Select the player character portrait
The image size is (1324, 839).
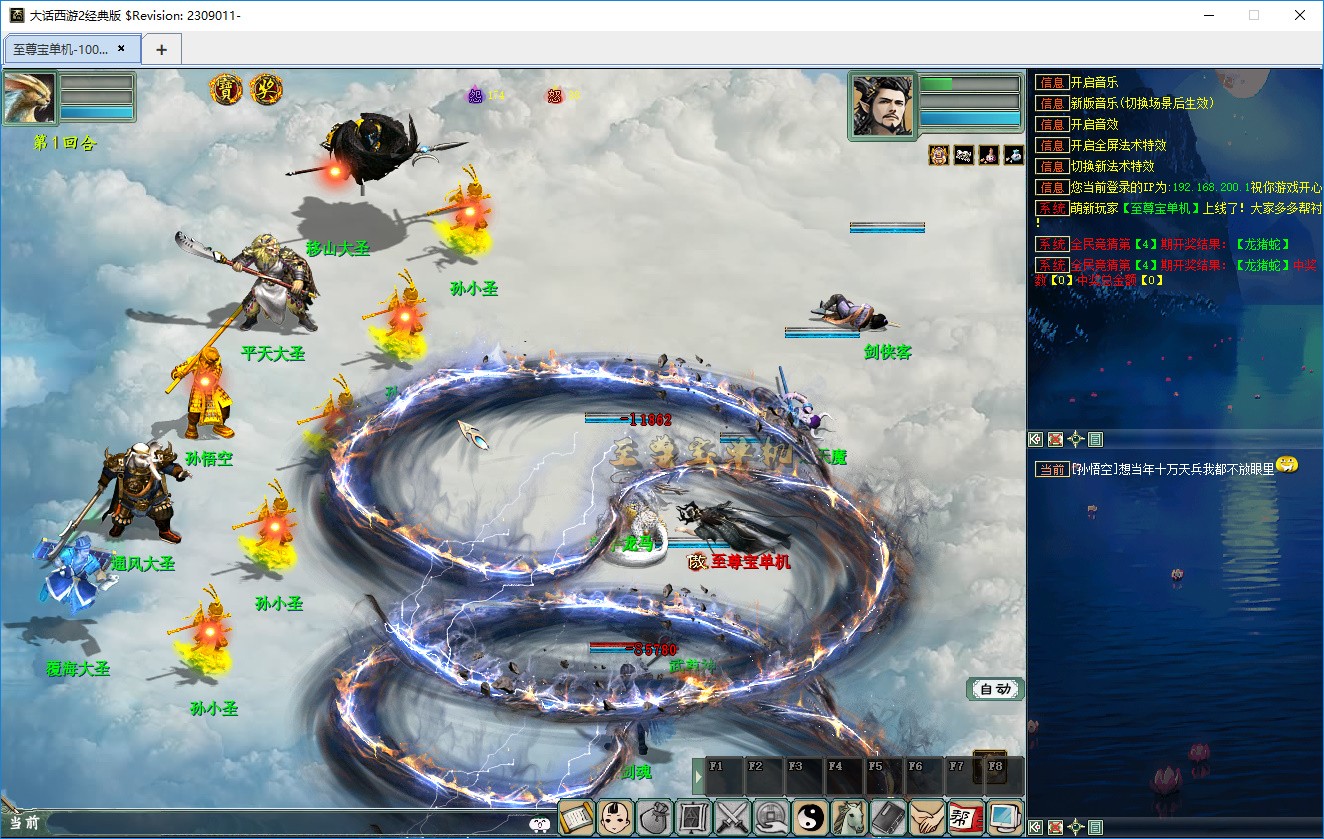[882, 103]
